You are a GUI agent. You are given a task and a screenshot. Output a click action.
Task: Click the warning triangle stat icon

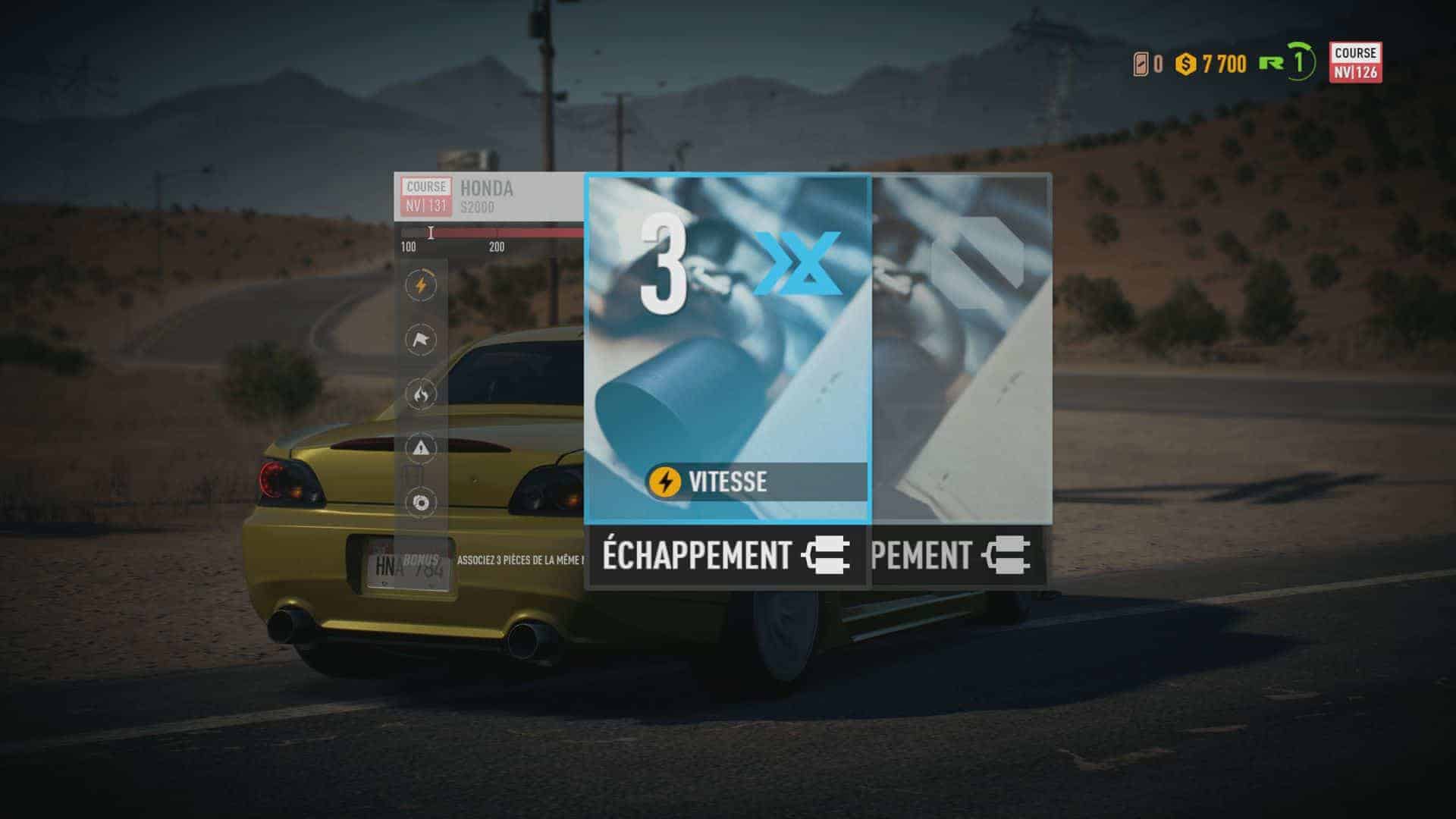click(x=421, y=448)
